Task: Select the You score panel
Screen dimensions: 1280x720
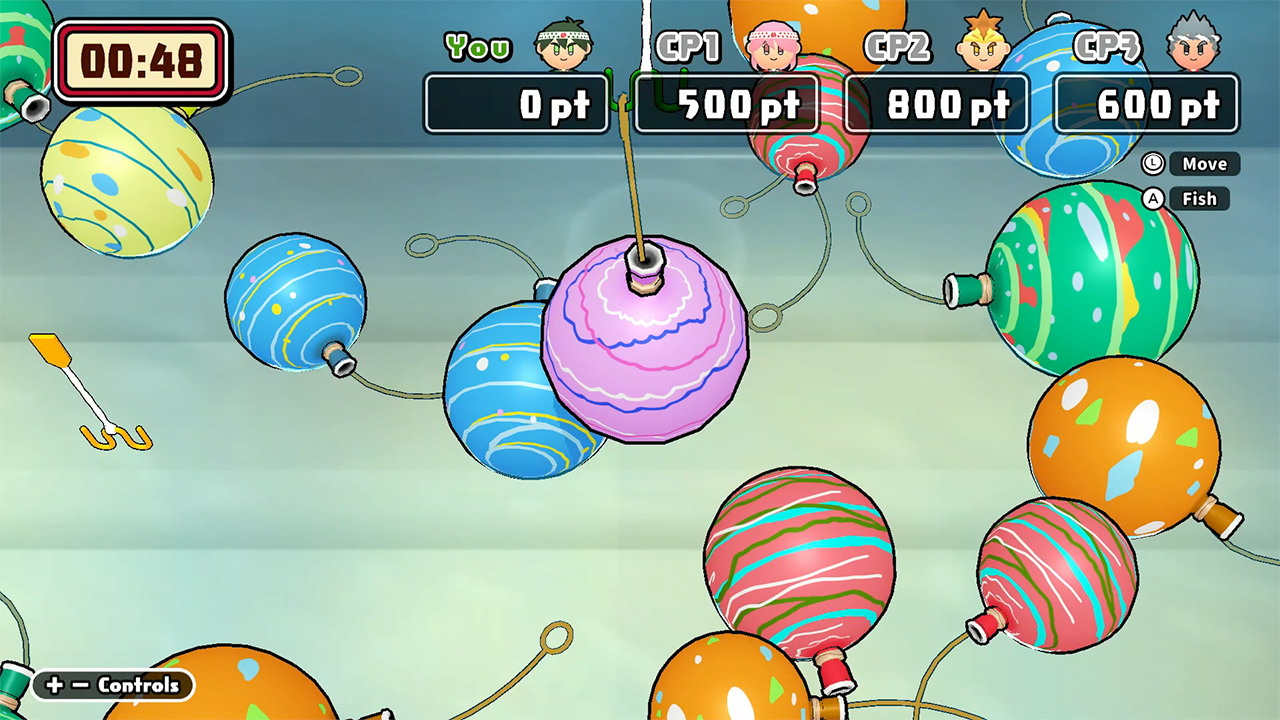Action: tap(517, 104)
